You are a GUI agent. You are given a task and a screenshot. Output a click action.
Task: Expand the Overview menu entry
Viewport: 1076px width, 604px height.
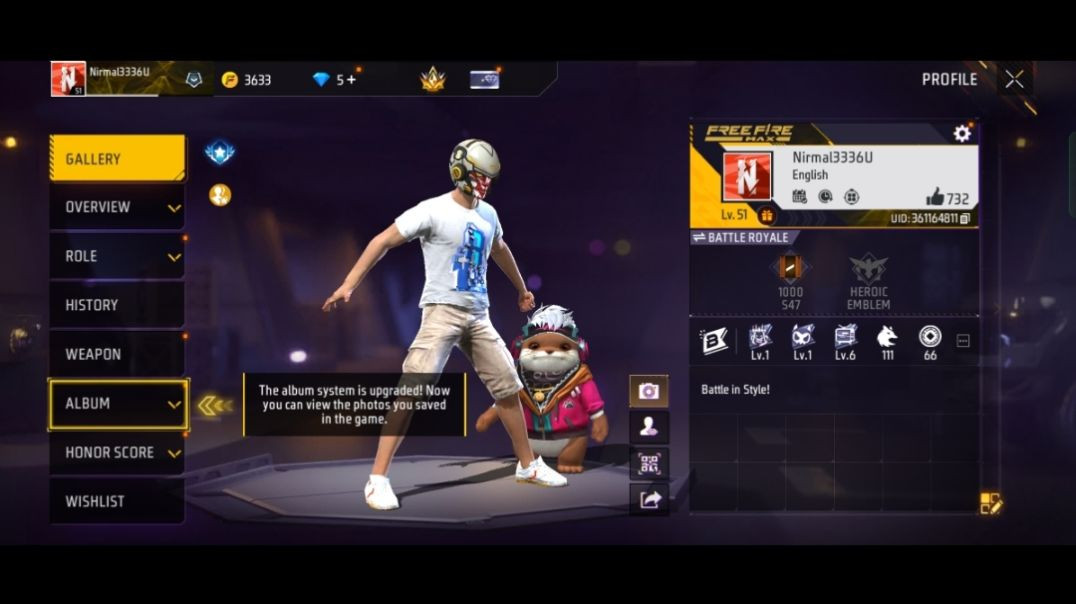[x=117, y=207]
